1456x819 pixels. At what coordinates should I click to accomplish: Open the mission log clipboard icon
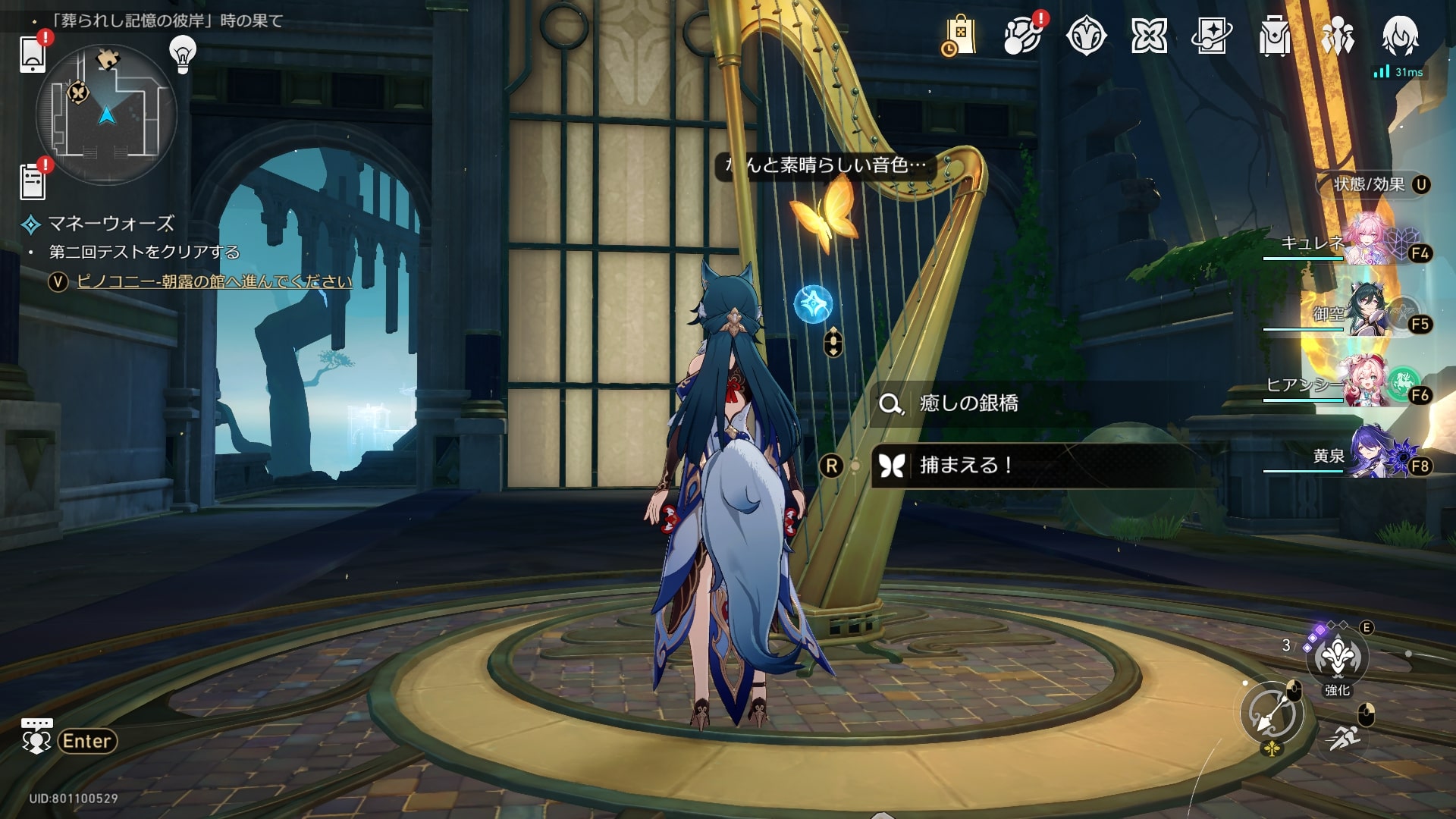33,181
